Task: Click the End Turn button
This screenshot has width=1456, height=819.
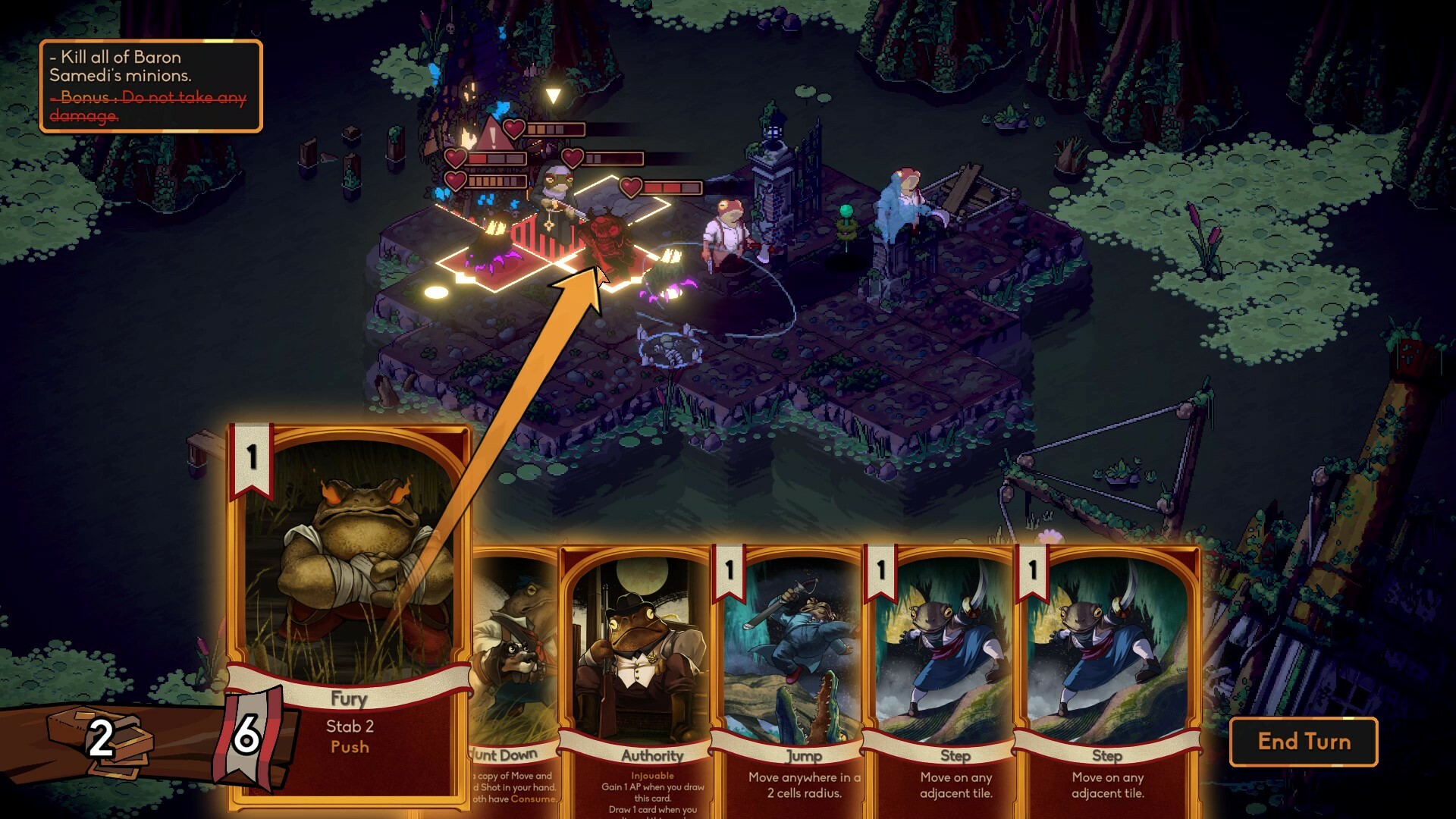Action: [1306, 742]
